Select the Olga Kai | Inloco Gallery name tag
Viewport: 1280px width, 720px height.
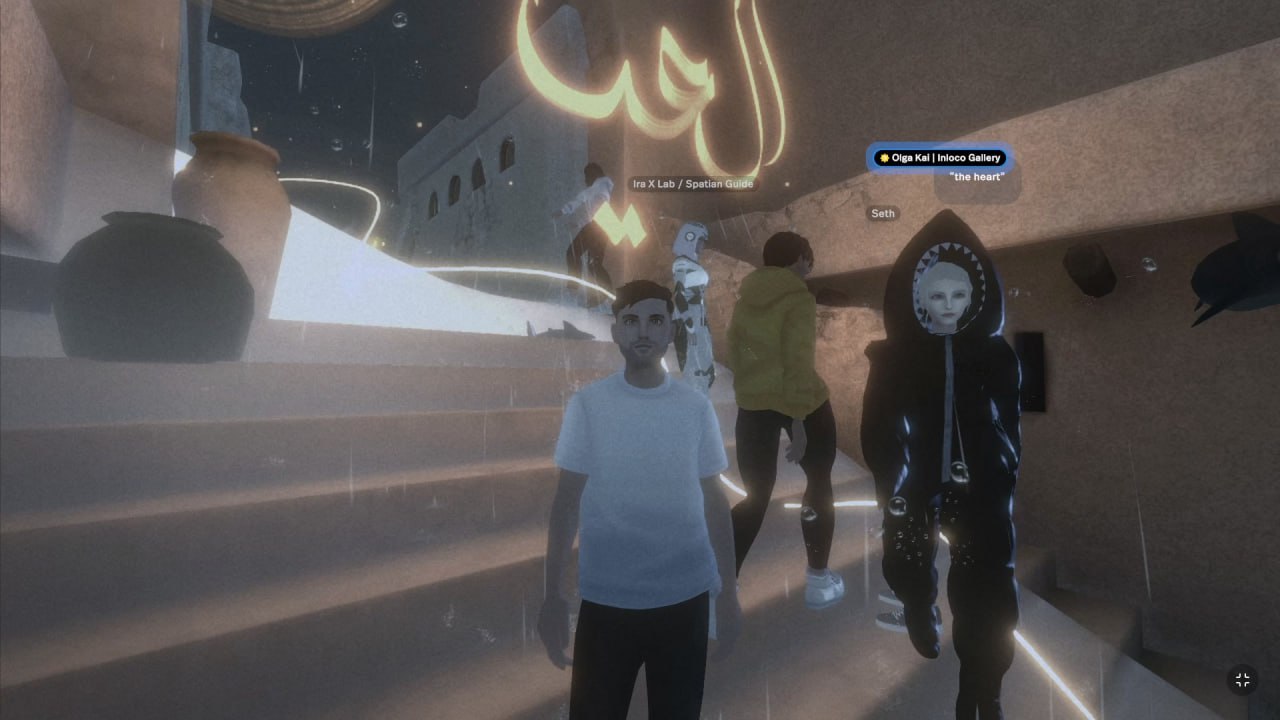coord(939,158)
